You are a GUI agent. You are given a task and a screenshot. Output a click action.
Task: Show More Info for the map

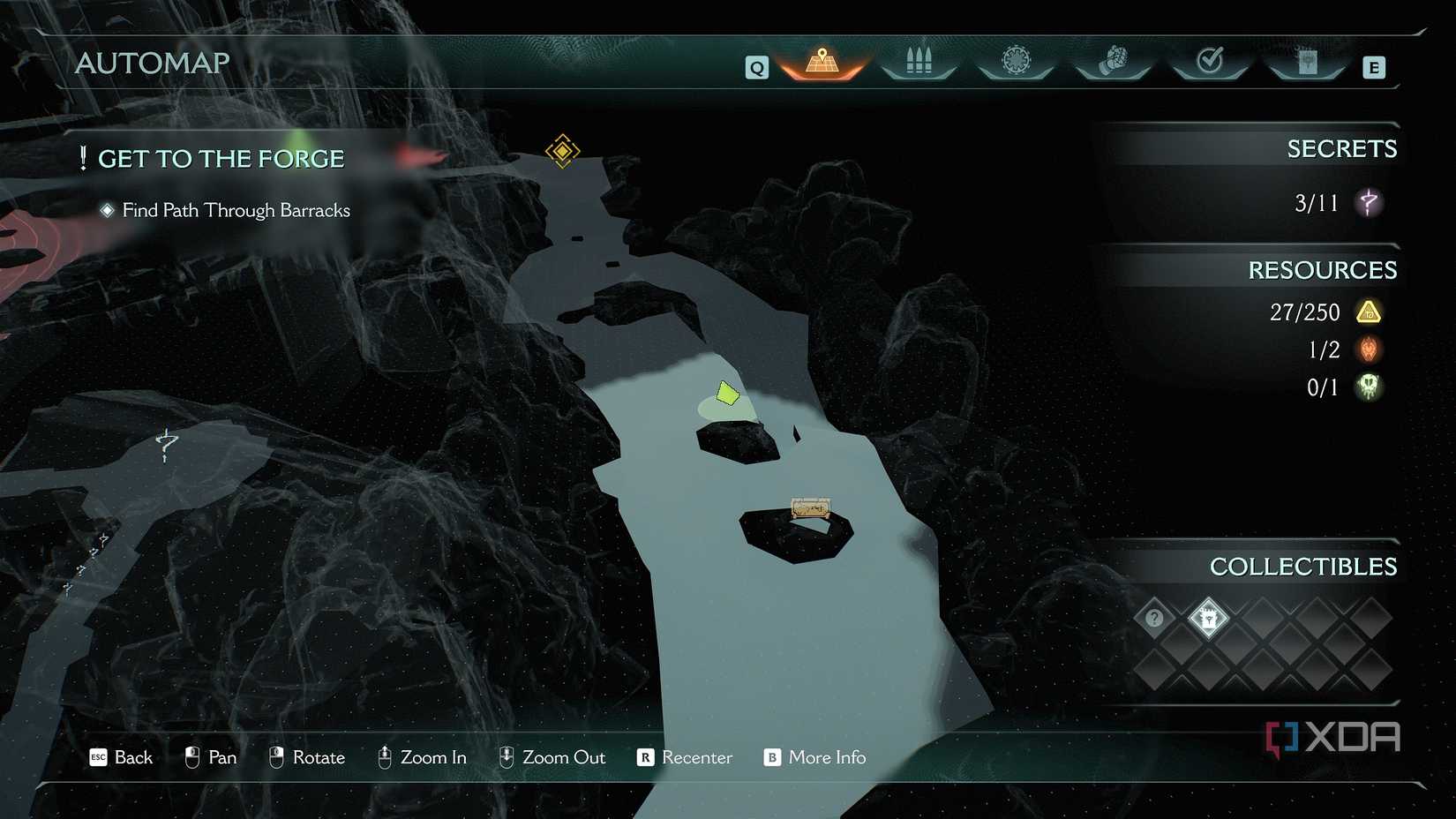coord(814,757)
